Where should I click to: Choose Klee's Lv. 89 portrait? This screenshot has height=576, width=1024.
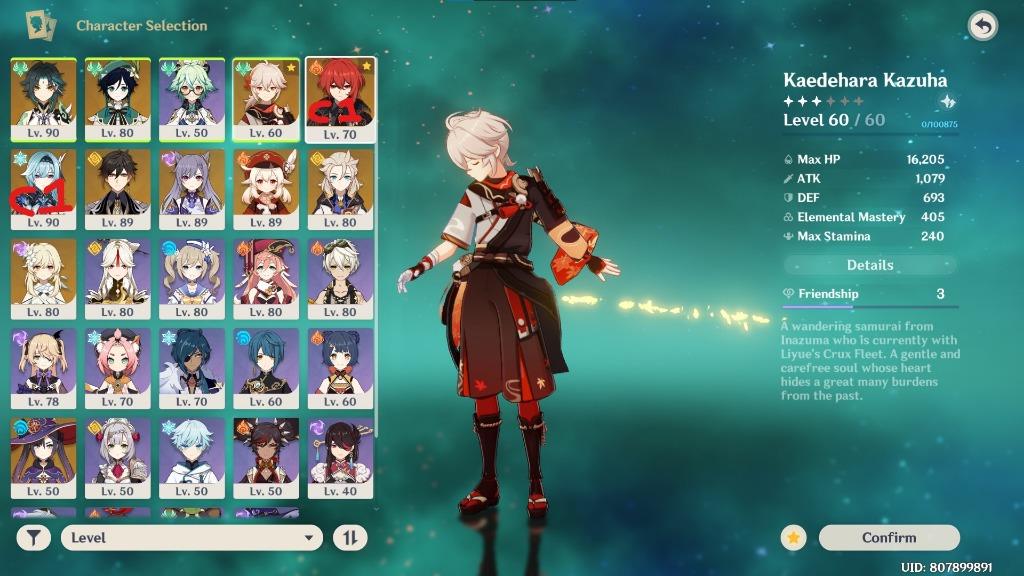coord(266,187)
